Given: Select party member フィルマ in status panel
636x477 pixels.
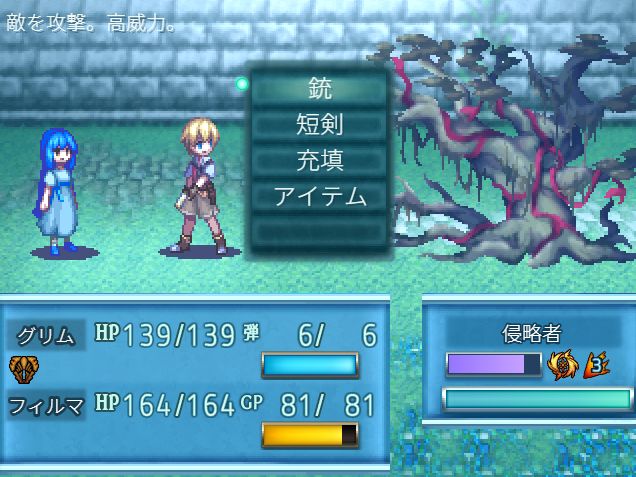Looking at the screenshot, I should [47, 405].
